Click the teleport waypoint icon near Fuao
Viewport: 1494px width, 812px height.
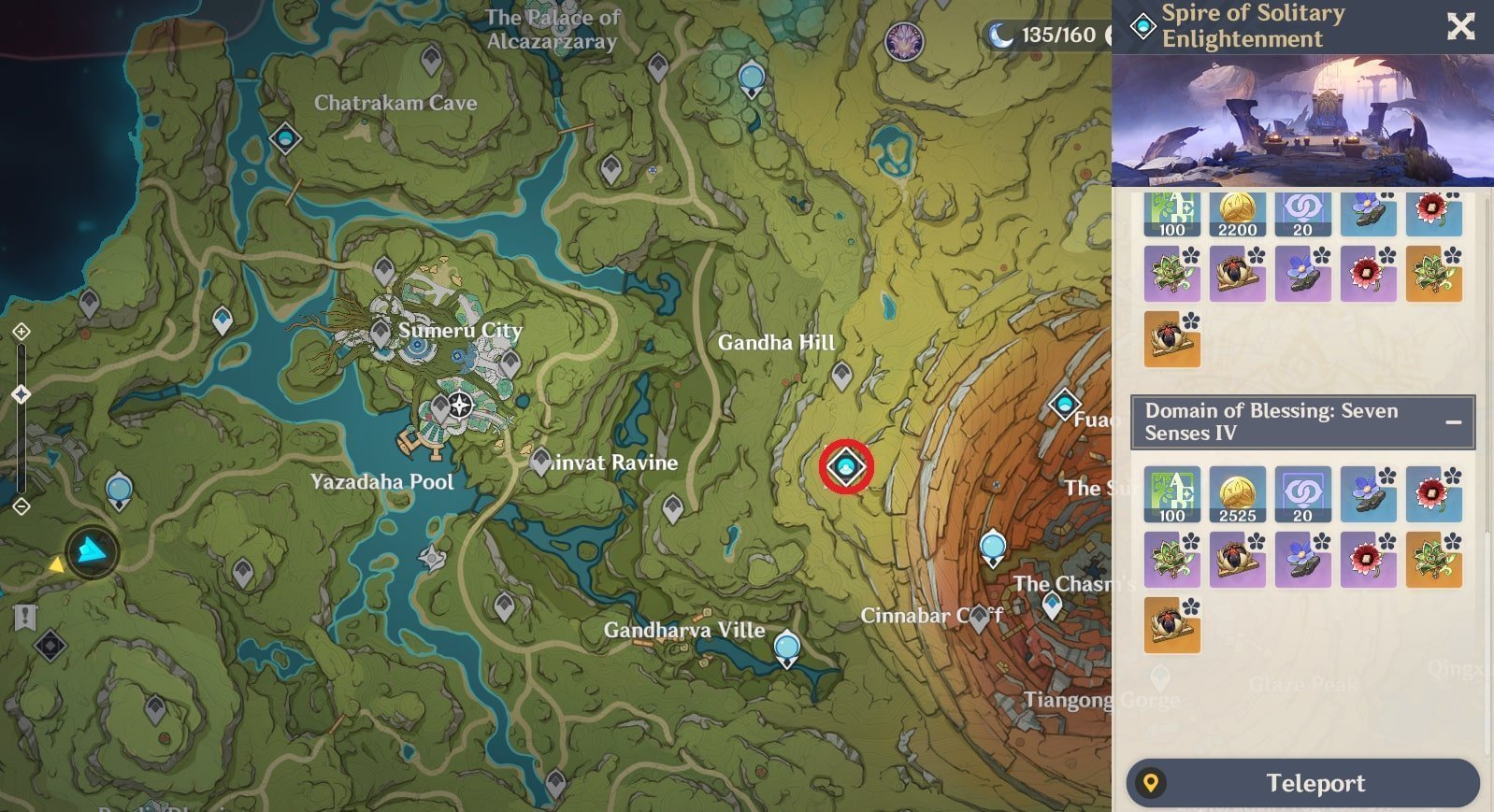pyautogui.click(x=1063, y=406)
